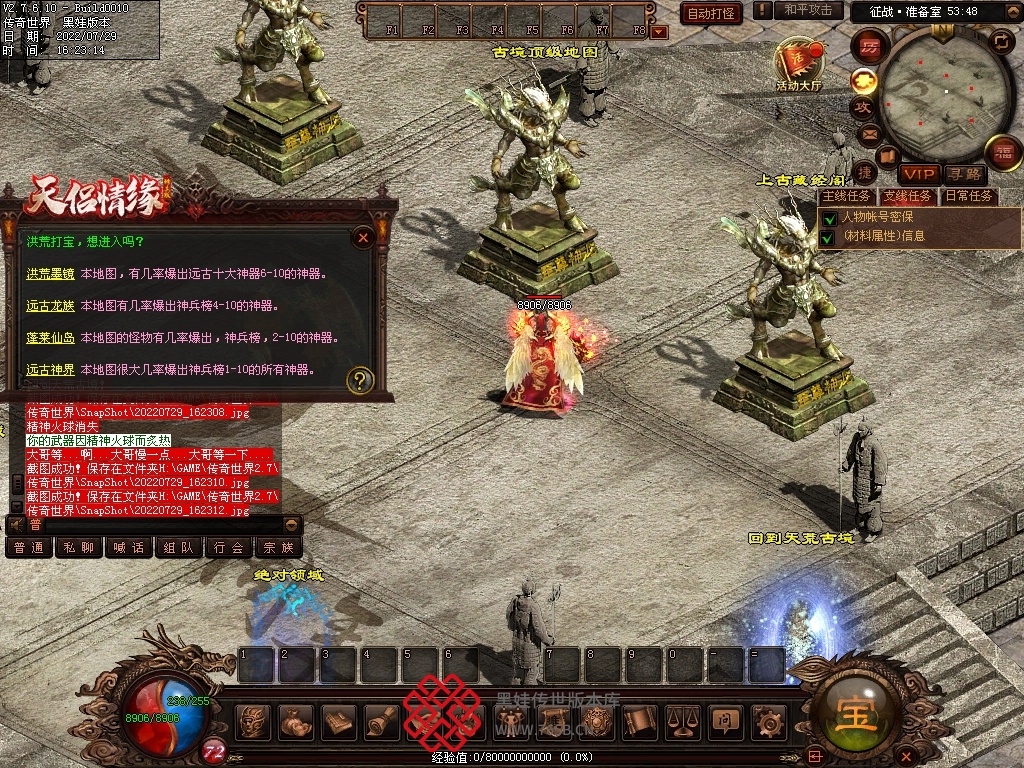
Task: Toggle the 人物帐号密保 checkbox
Action: [x=829, y=218]
